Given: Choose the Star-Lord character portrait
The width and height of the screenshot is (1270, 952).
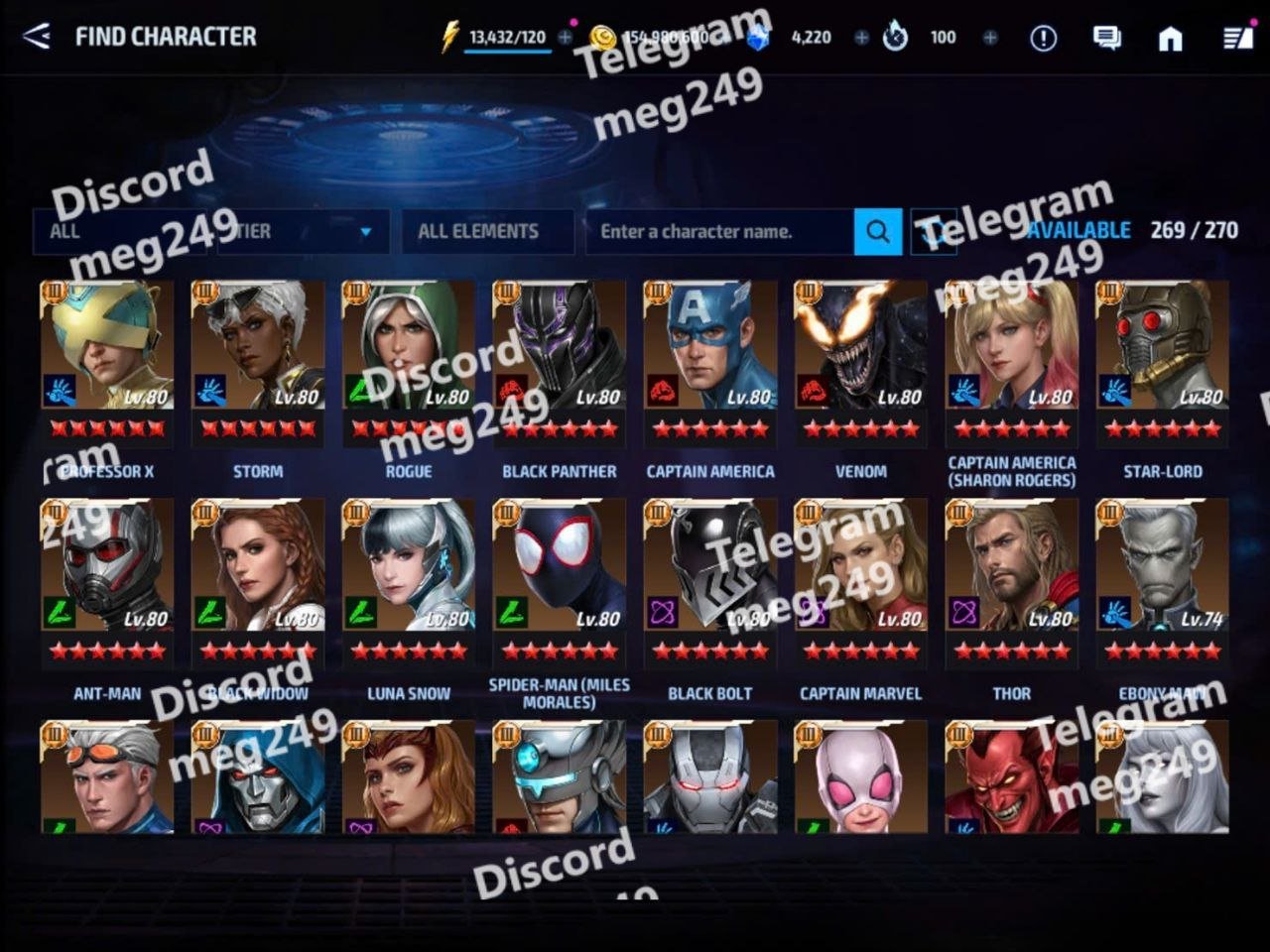Looking at the screenshot, I should [1162, 362].
